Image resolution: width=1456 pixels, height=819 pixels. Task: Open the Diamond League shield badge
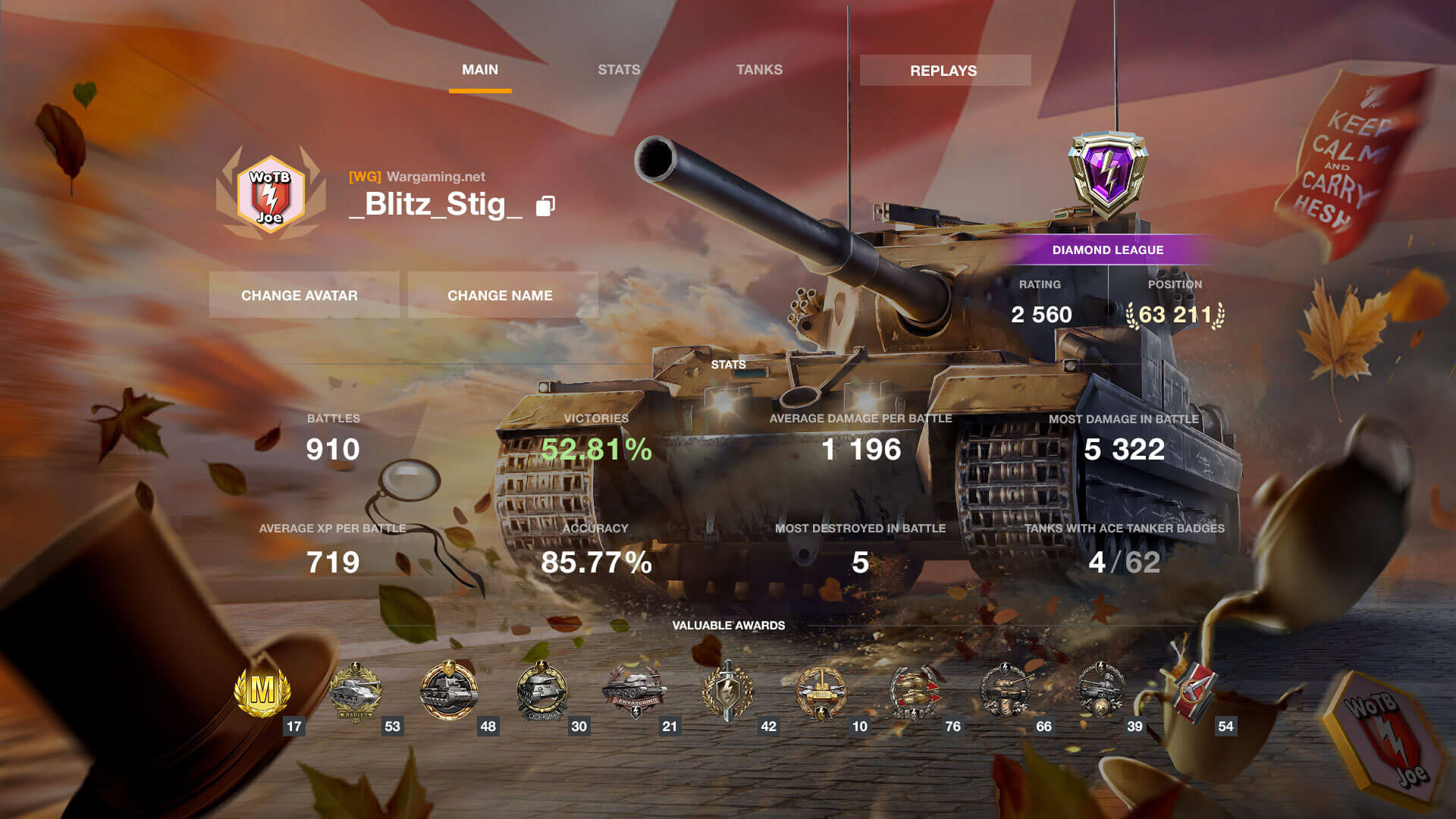coord(1108,174)
